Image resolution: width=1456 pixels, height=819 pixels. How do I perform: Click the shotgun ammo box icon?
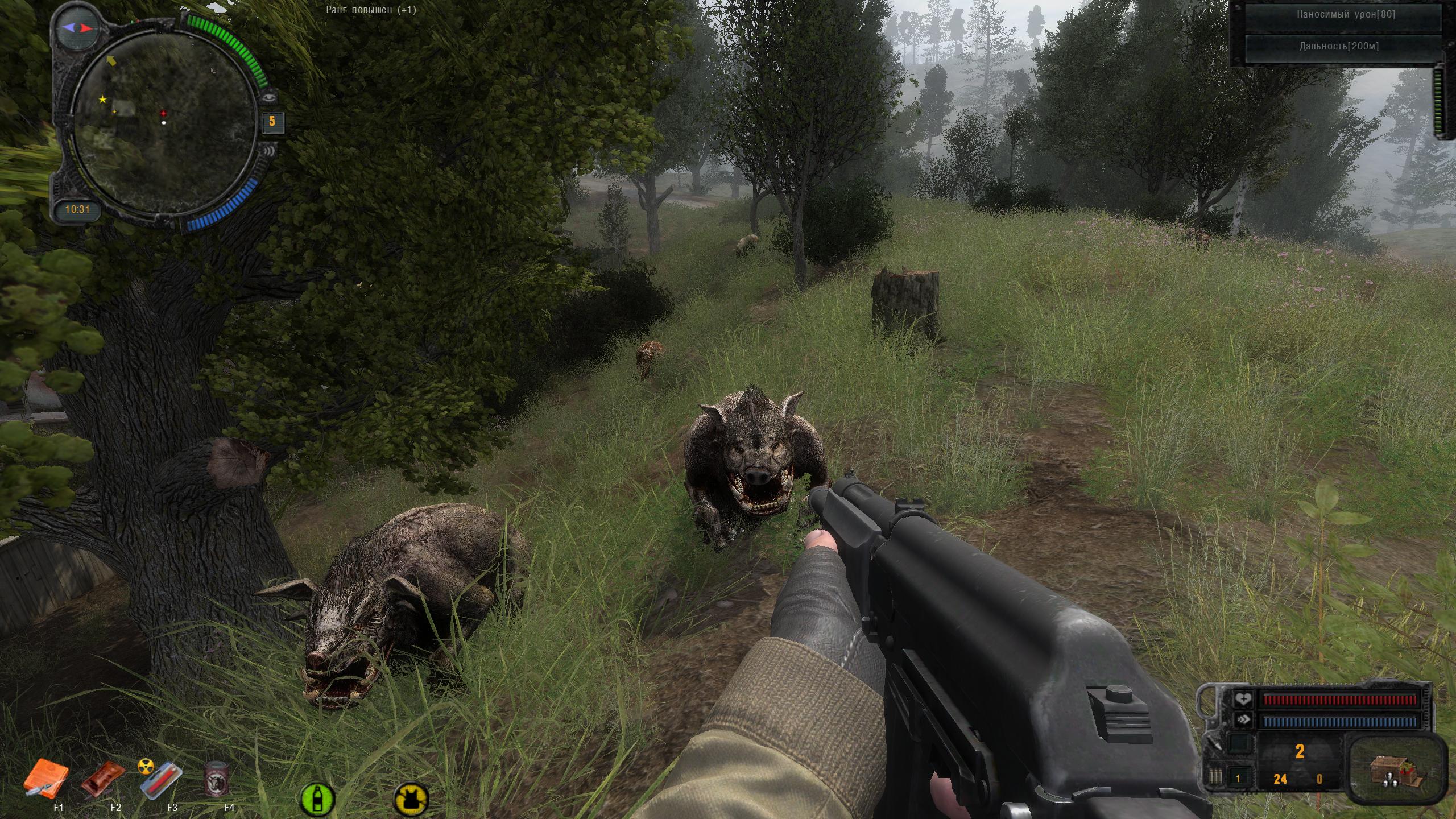pyautogui.click(x=1393, y=771)
